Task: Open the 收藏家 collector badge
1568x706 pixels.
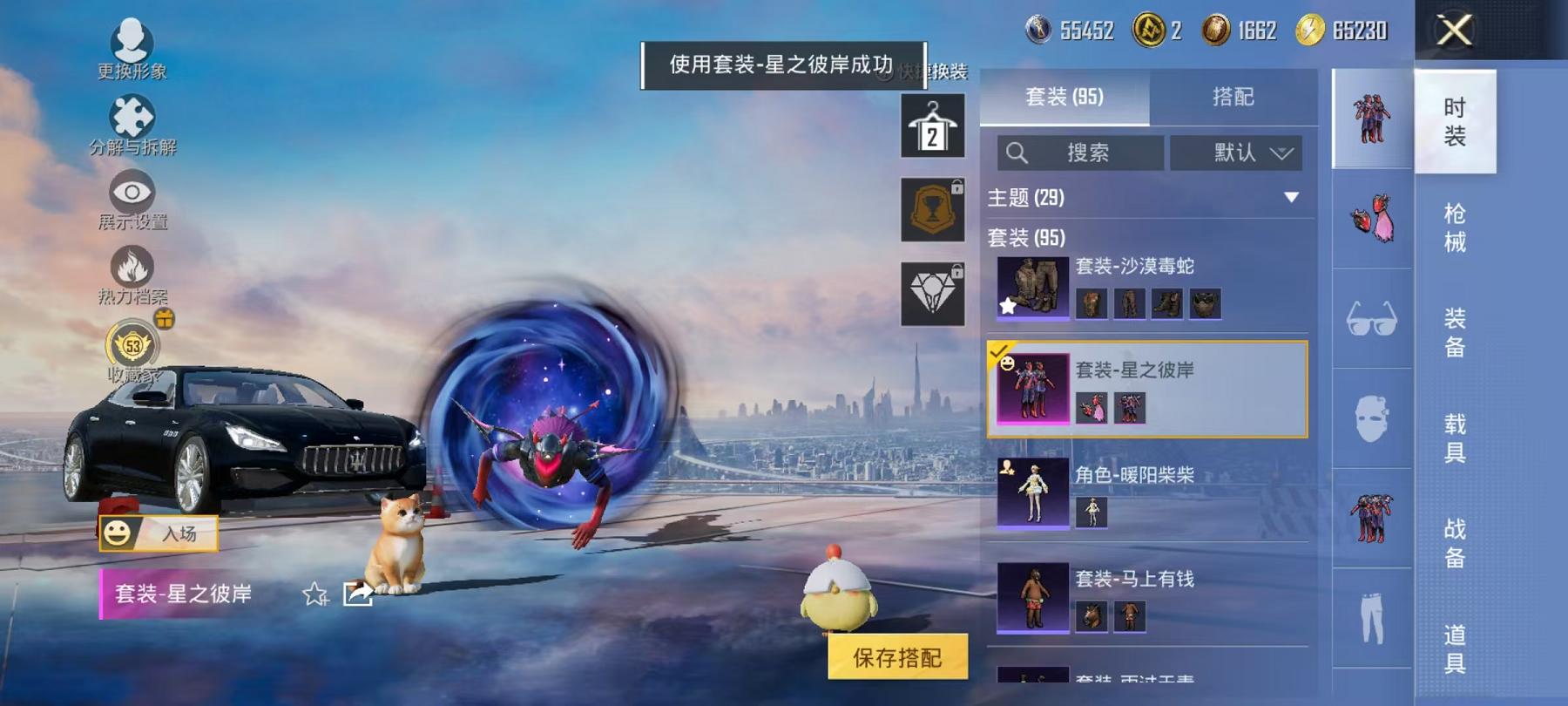Action: coord(131,349)
